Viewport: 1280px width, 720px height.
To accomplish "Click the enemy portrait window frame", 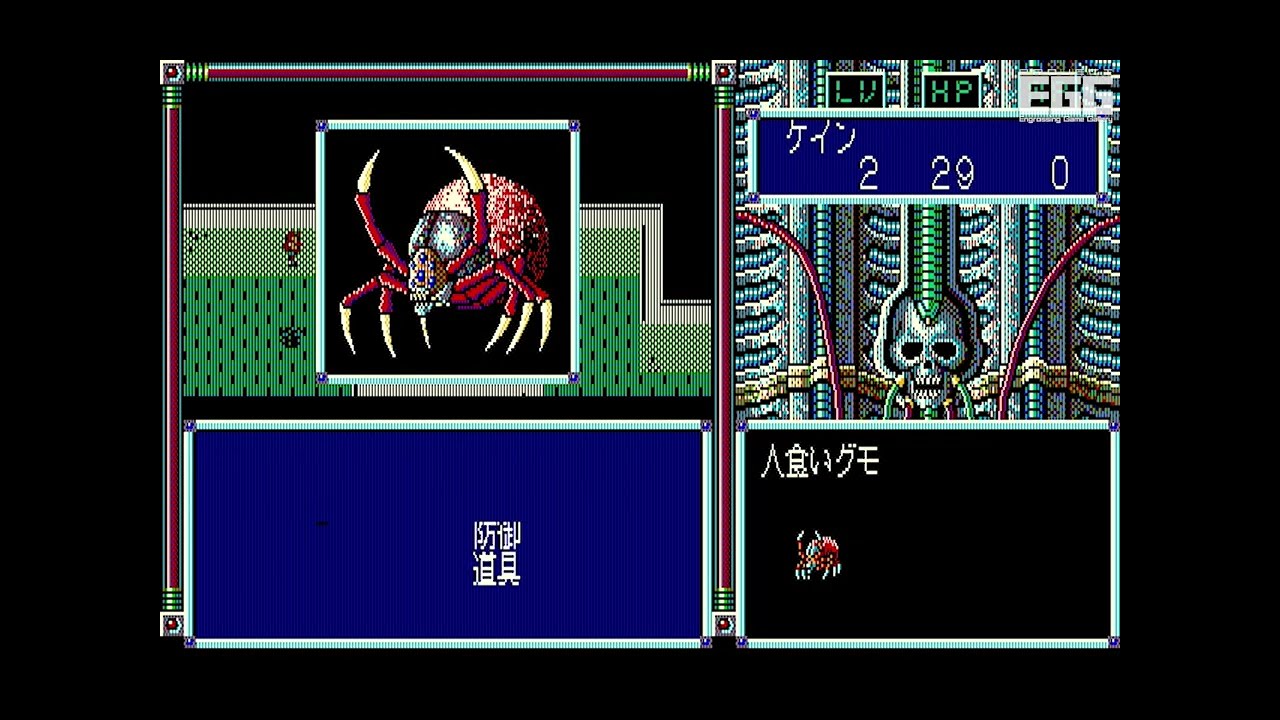I will [x=447, y=126].
